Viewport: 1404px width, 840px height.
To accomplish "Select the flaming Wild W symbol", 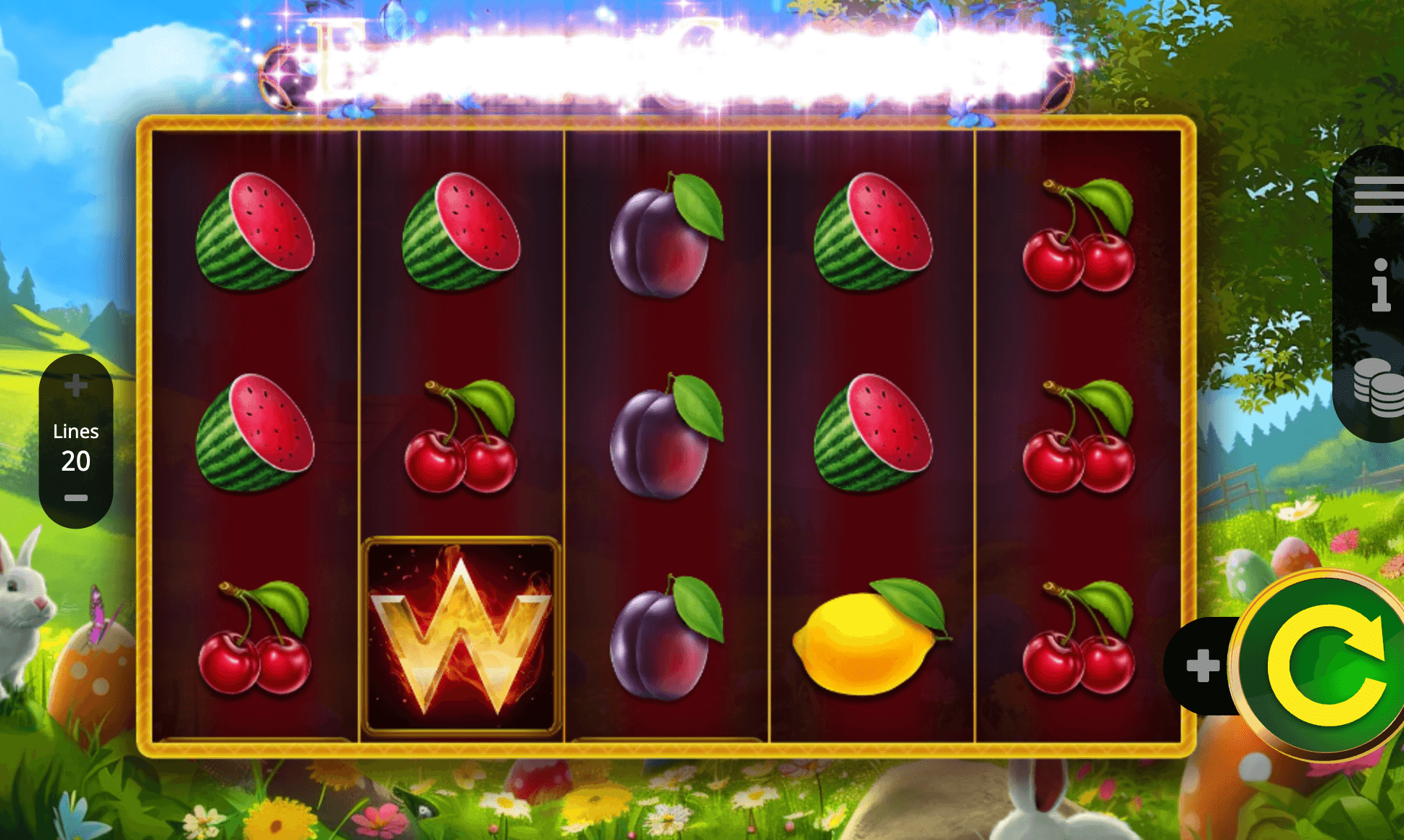I will [461, 628].
